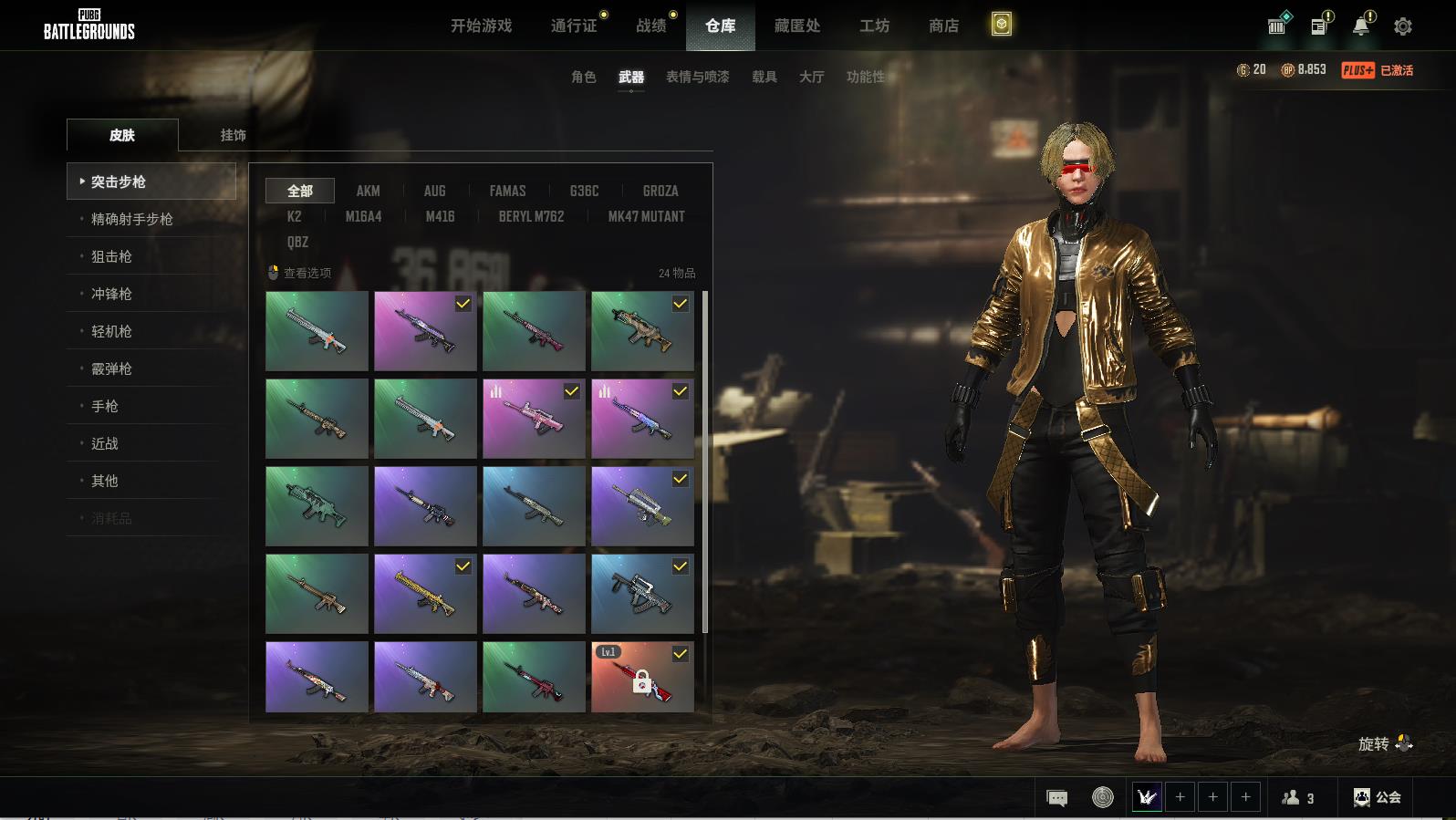Screen dimensions: 1456x820
Task: Open the 商店 store
Action: [x=943, y=26]
